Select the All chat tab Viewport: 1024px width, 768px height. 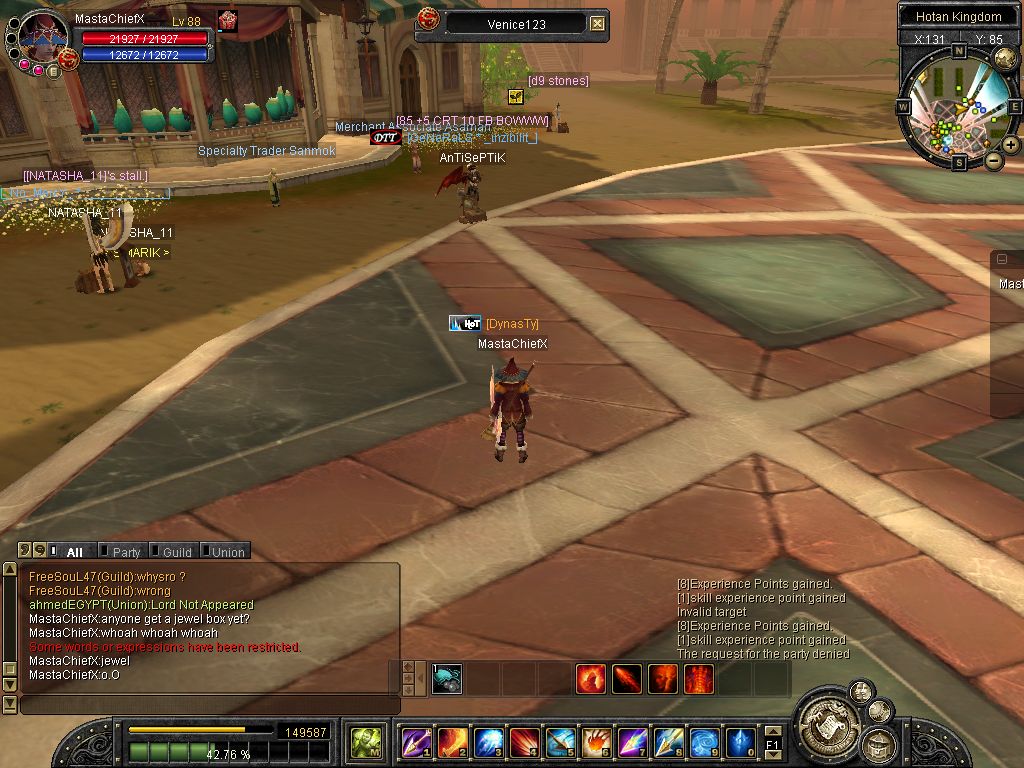click(x=74, y=552)
